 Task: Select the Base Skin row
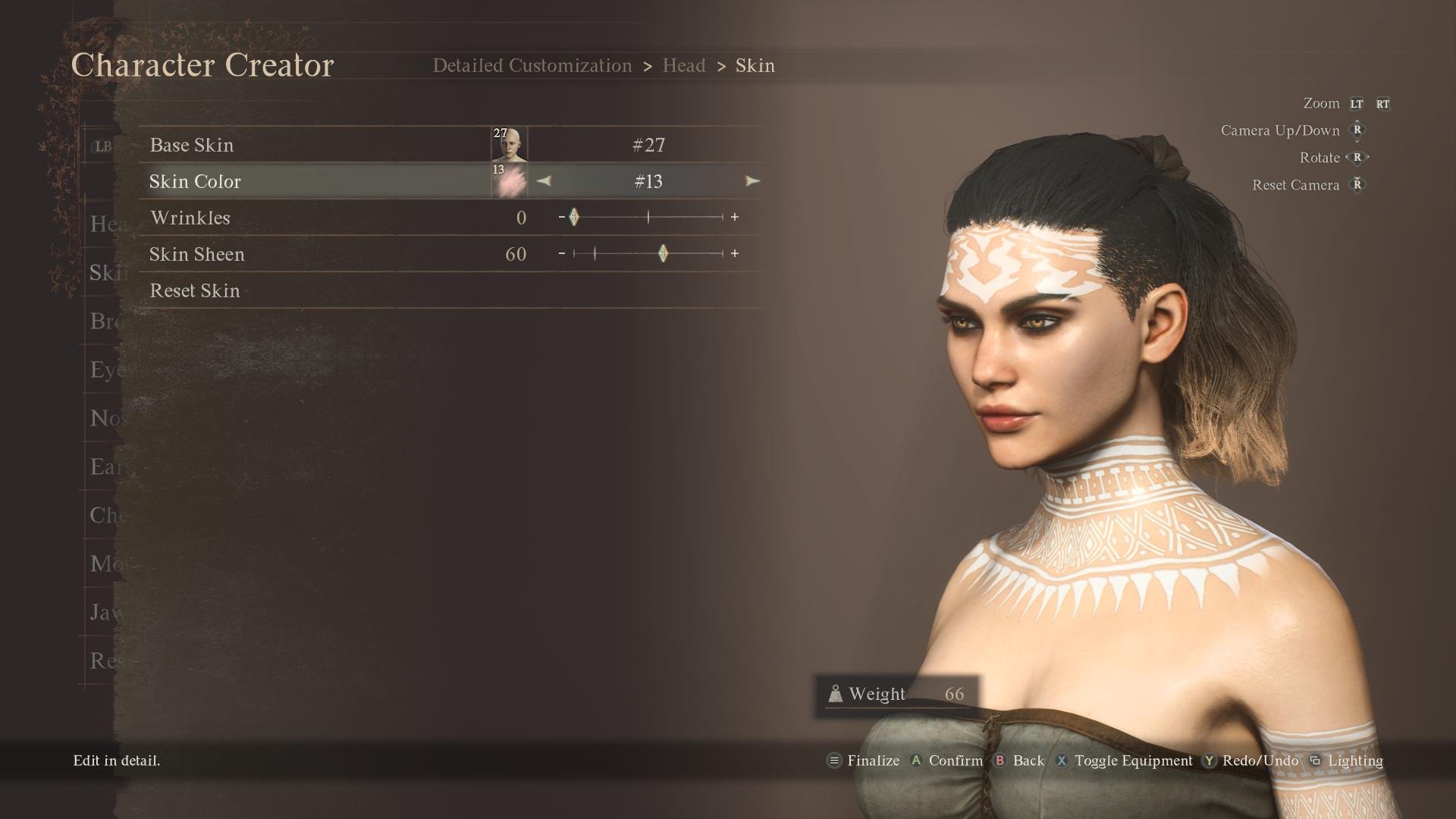click(x=318, y=145)
